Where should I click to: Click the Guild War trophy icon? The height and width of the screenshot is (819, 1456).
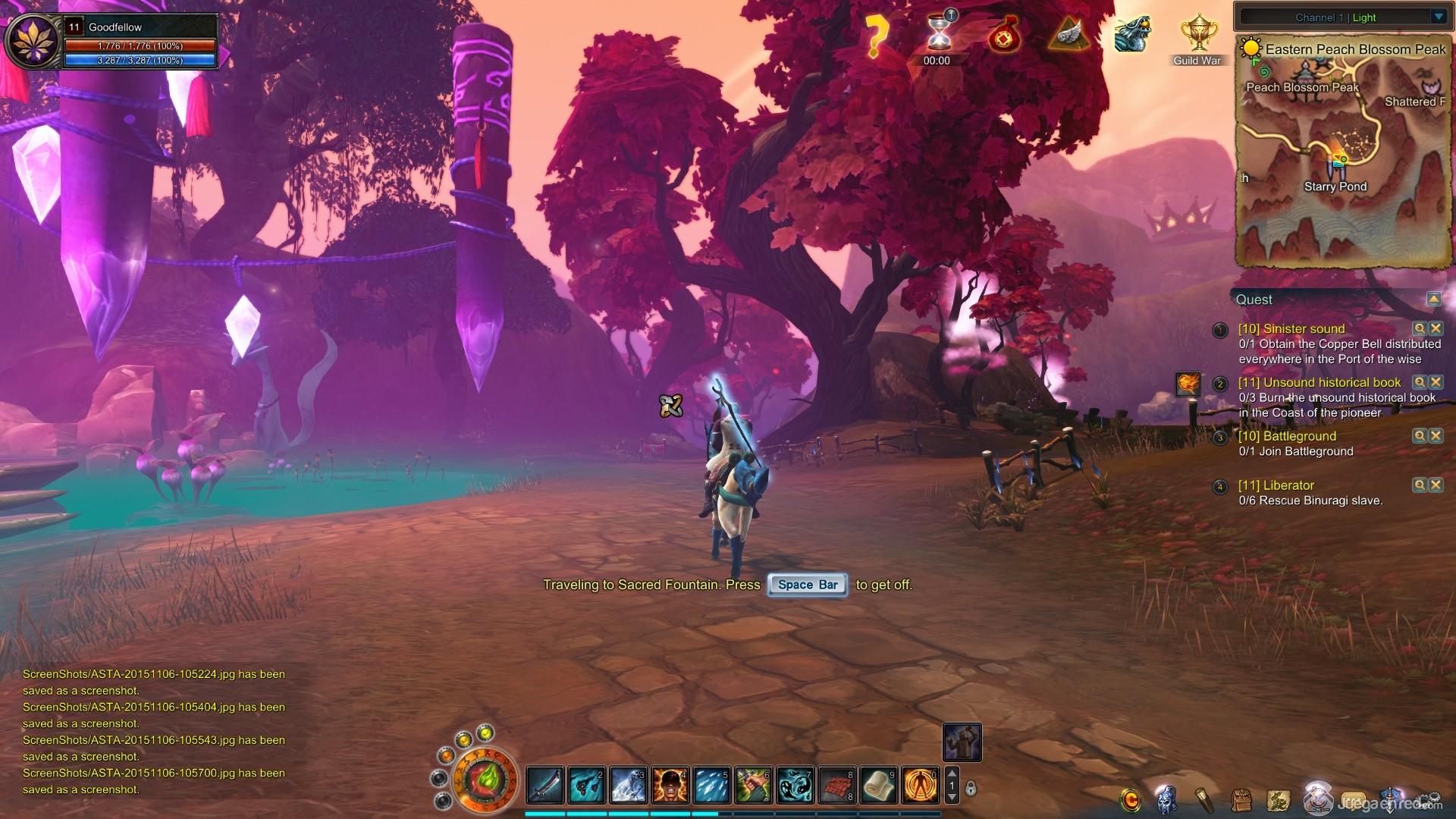[x=1198, y=35]
